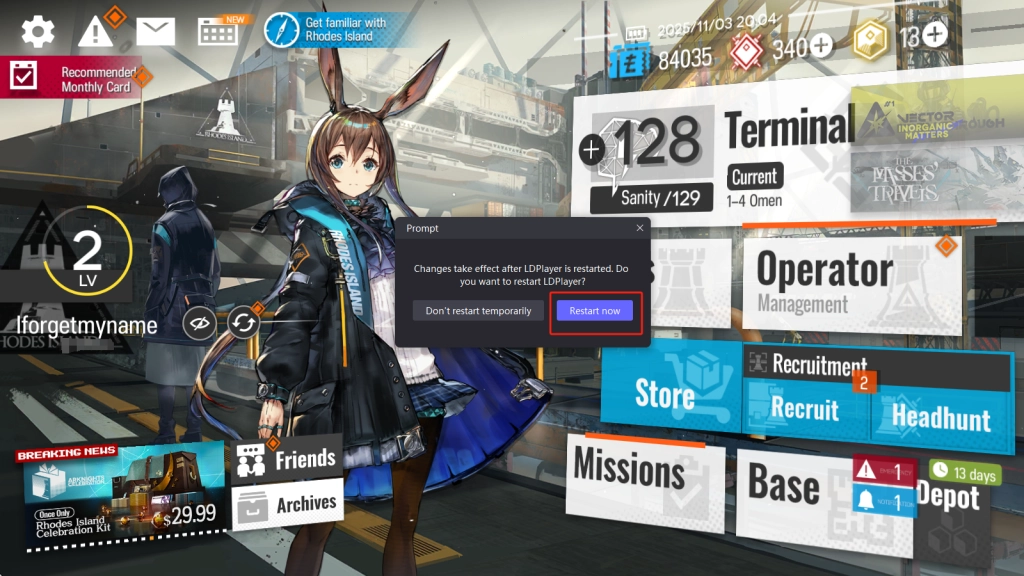Open the mail envelope icon
This screenshot has width=1024, height=576.
[x=155, y=31]
